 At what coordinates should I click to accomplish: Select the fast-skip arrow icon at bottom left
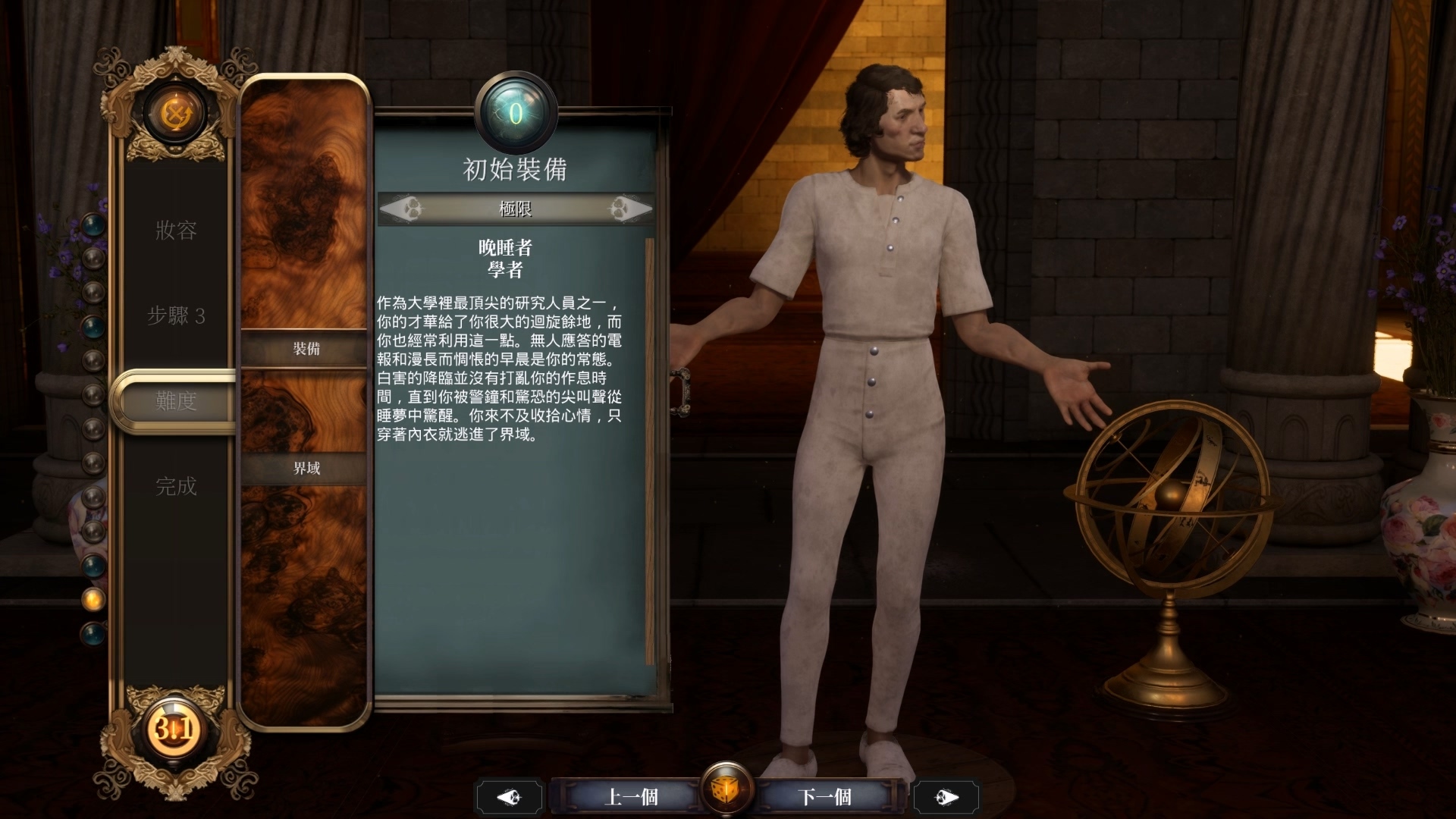coord(510,796)
